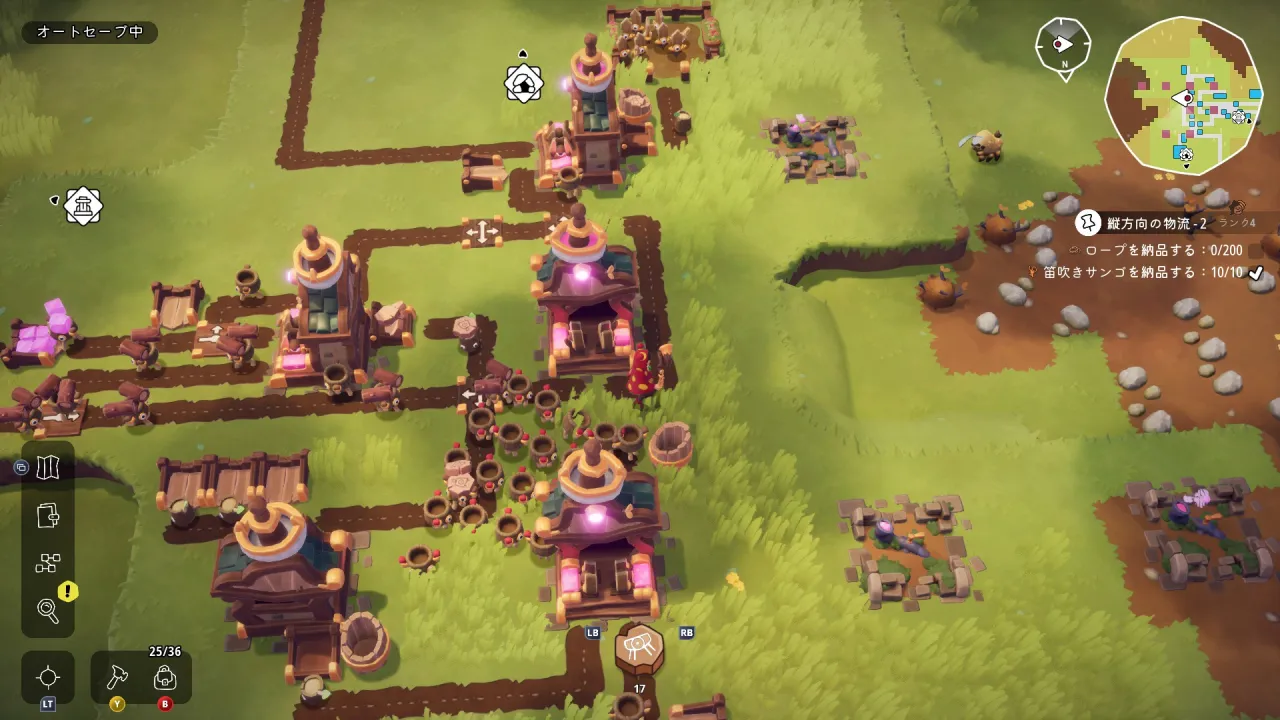Select the pinned quest 縦方向の物流-2
This screenshot has width=1280, height=720.
tap(1155, 223)
